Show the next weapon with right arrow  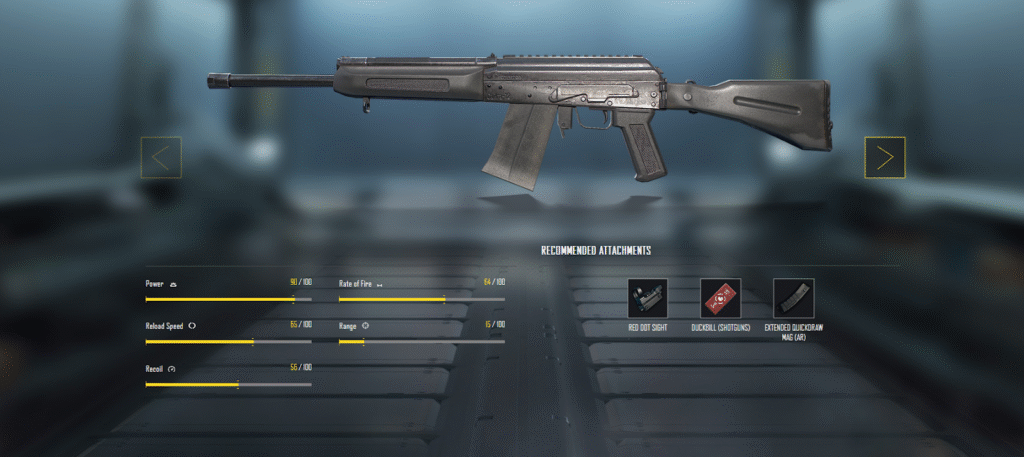pyautogui.click(x=885, y=157)
